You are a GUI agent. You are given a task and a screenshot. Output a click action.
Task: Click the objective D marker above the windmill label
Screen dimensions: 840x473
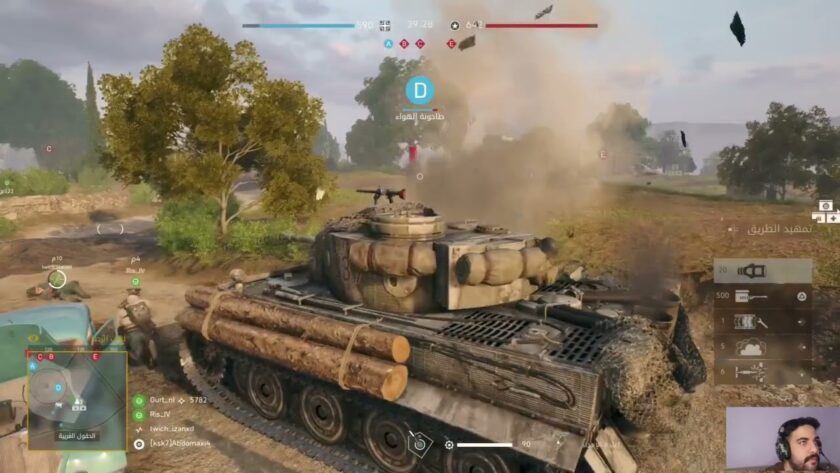[x=421, y=91]
